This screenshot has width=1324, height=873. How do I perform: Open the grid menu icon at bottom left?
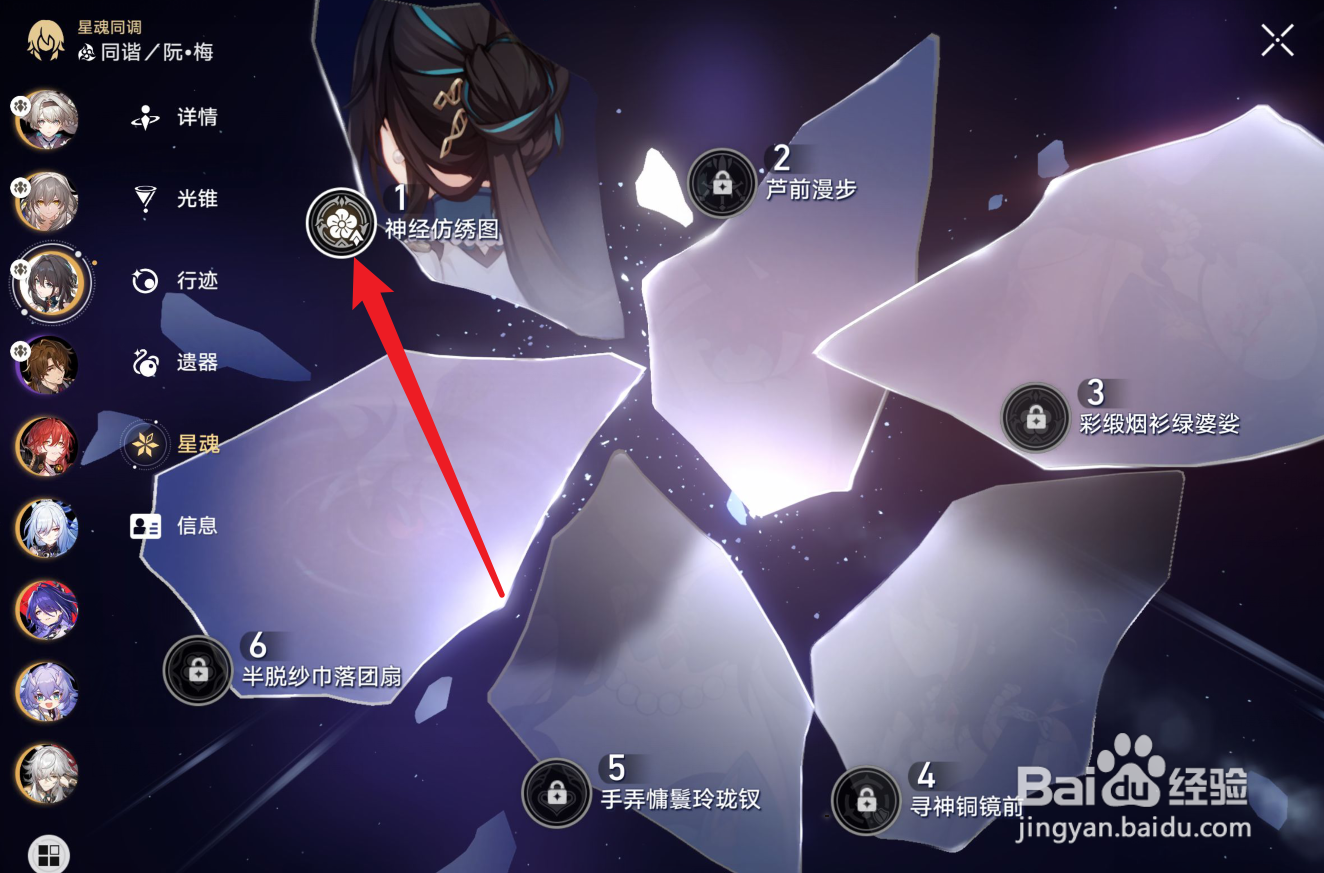[47, 854]
